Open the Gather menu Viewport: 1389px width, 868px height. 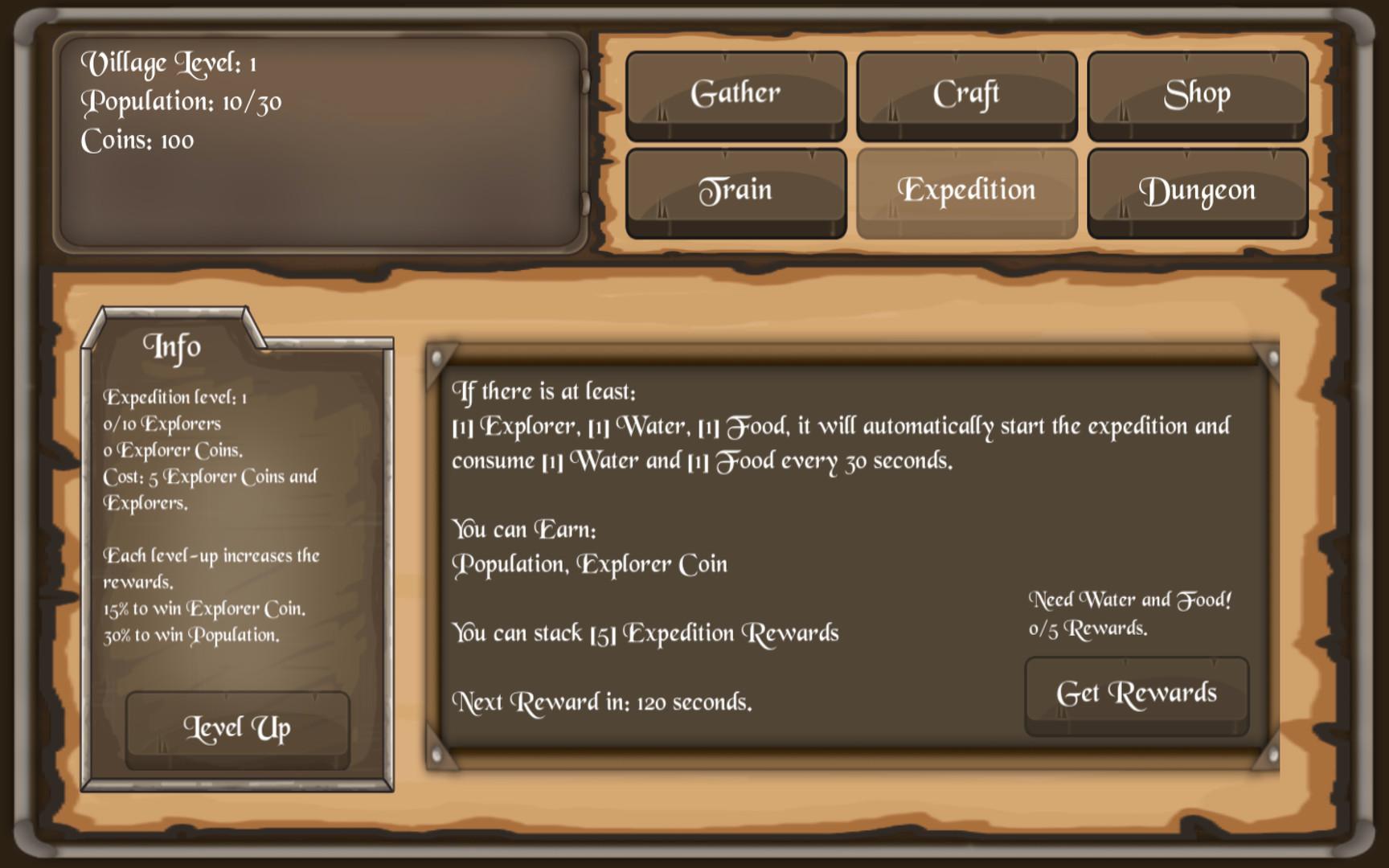[x=735, y=92]
